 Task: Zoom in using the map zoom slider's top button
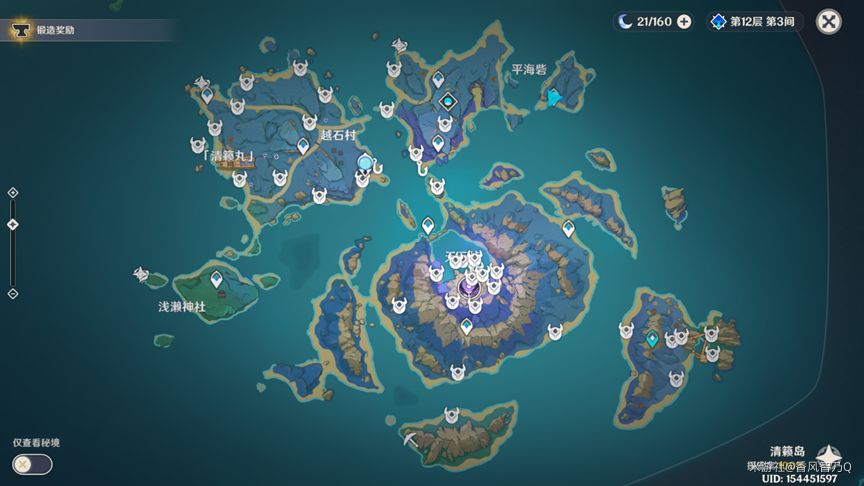coord(13,192)
